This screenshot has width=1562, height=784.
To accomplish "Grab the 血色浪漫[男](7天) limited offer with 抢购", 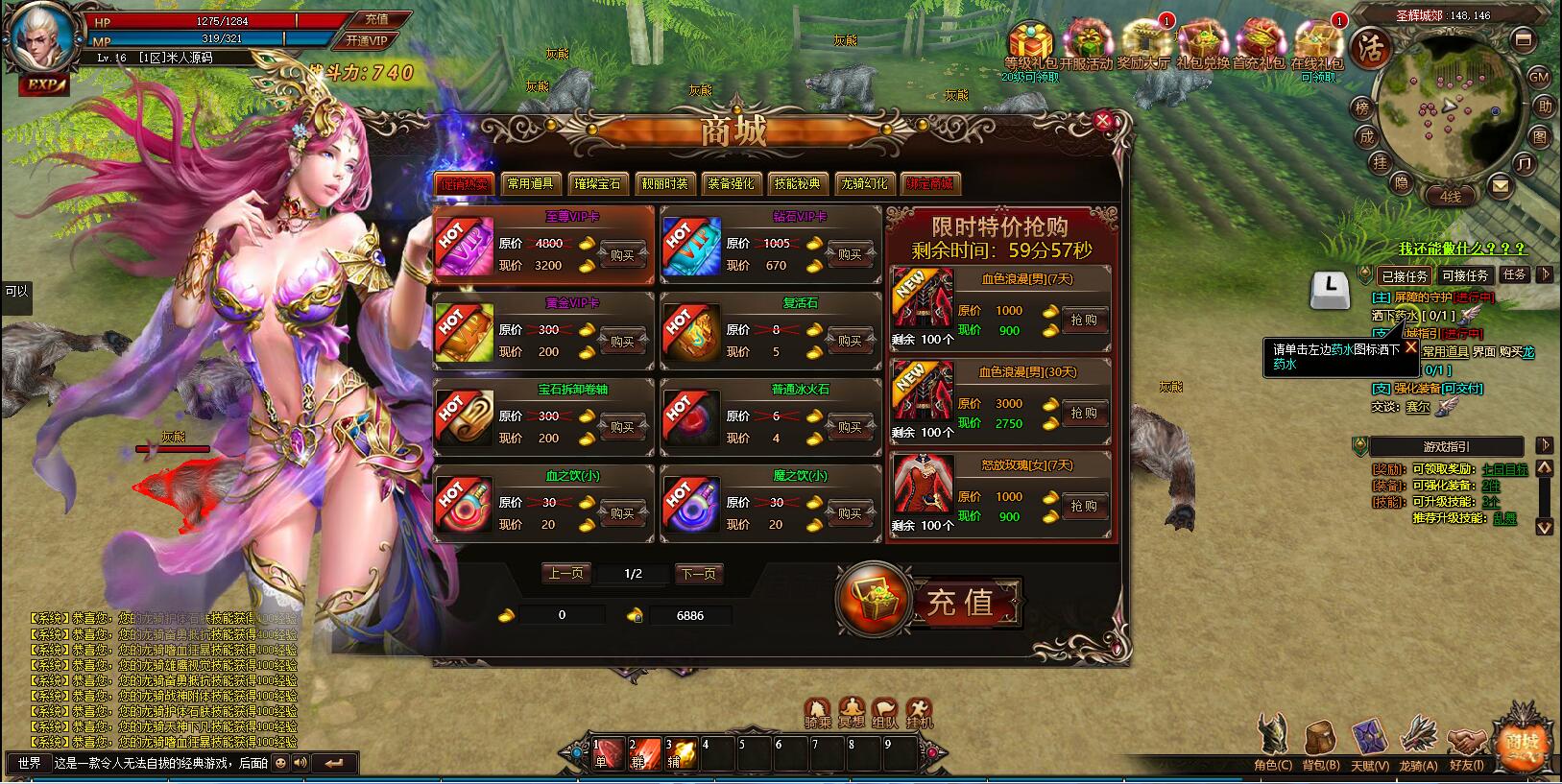I will click(x=1084, y=321).
